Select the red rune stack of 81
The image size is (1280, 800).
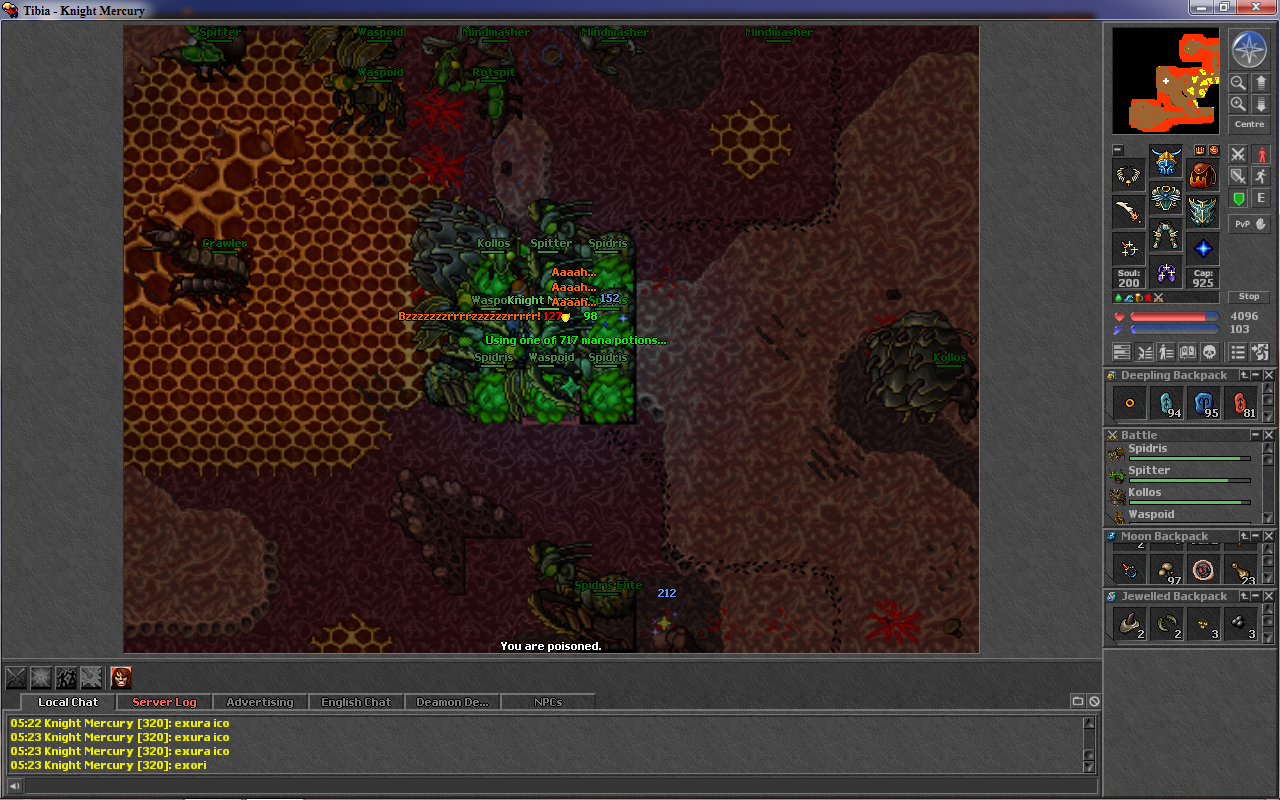1240,403
